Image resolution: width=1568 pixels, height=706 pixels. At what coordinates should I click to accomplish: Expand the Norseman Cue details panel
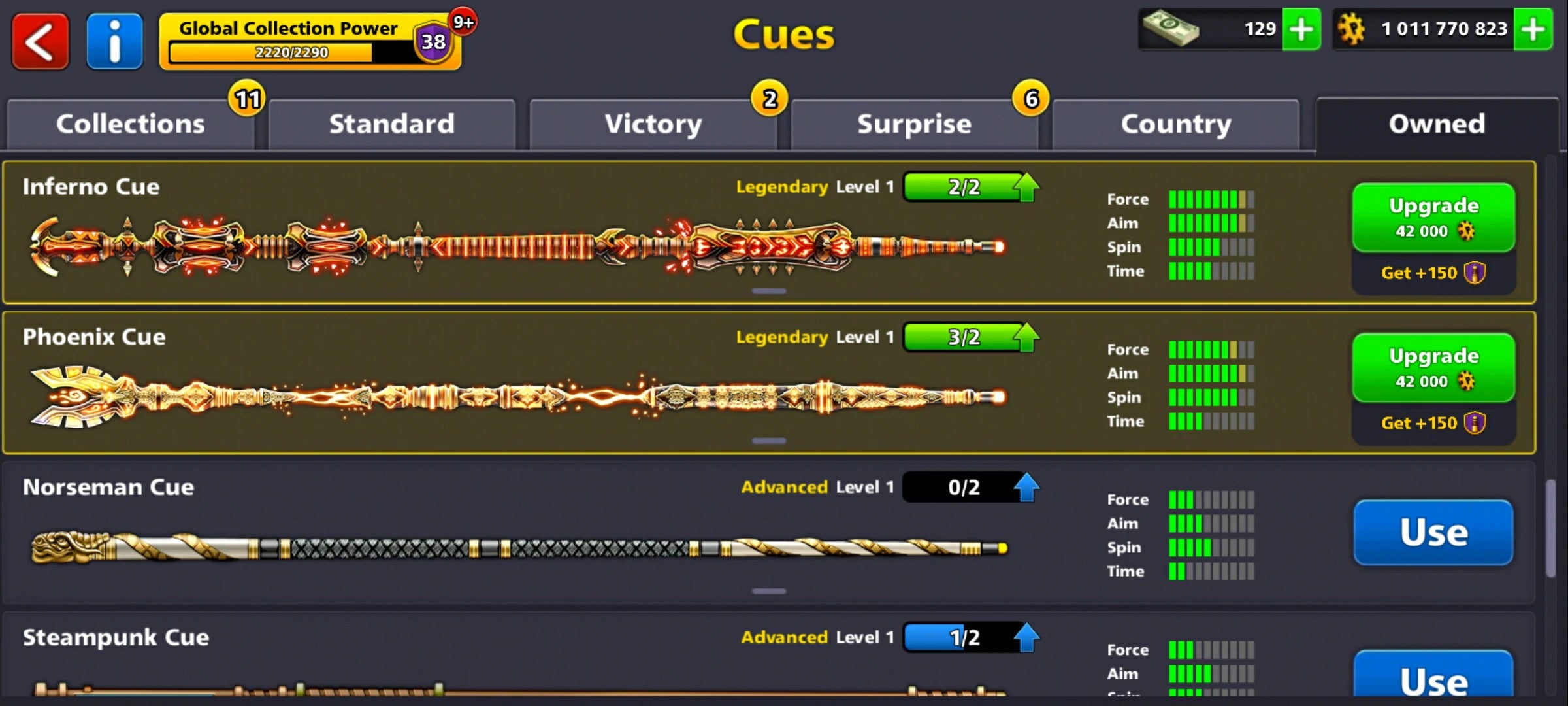tap(770, 592)
